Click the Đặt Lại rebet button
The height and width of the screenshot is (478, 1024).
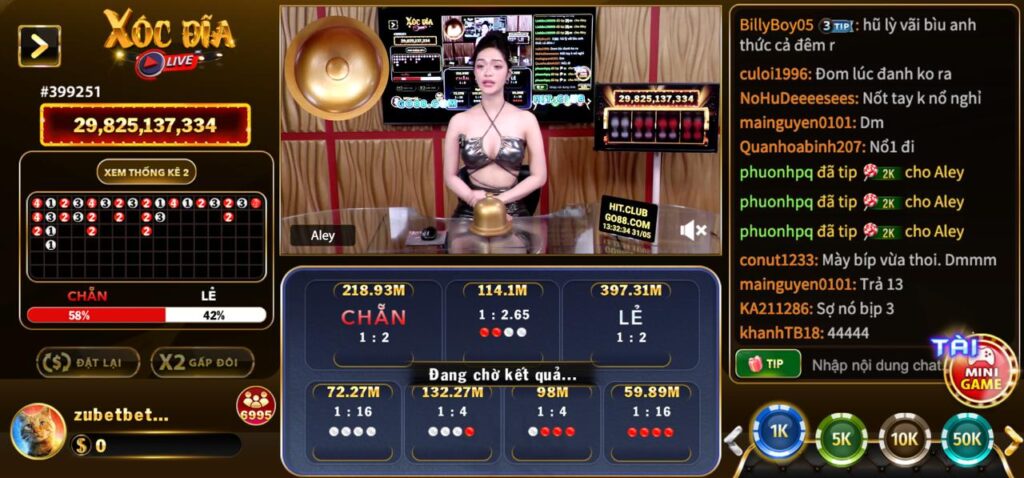coord(88,362)
